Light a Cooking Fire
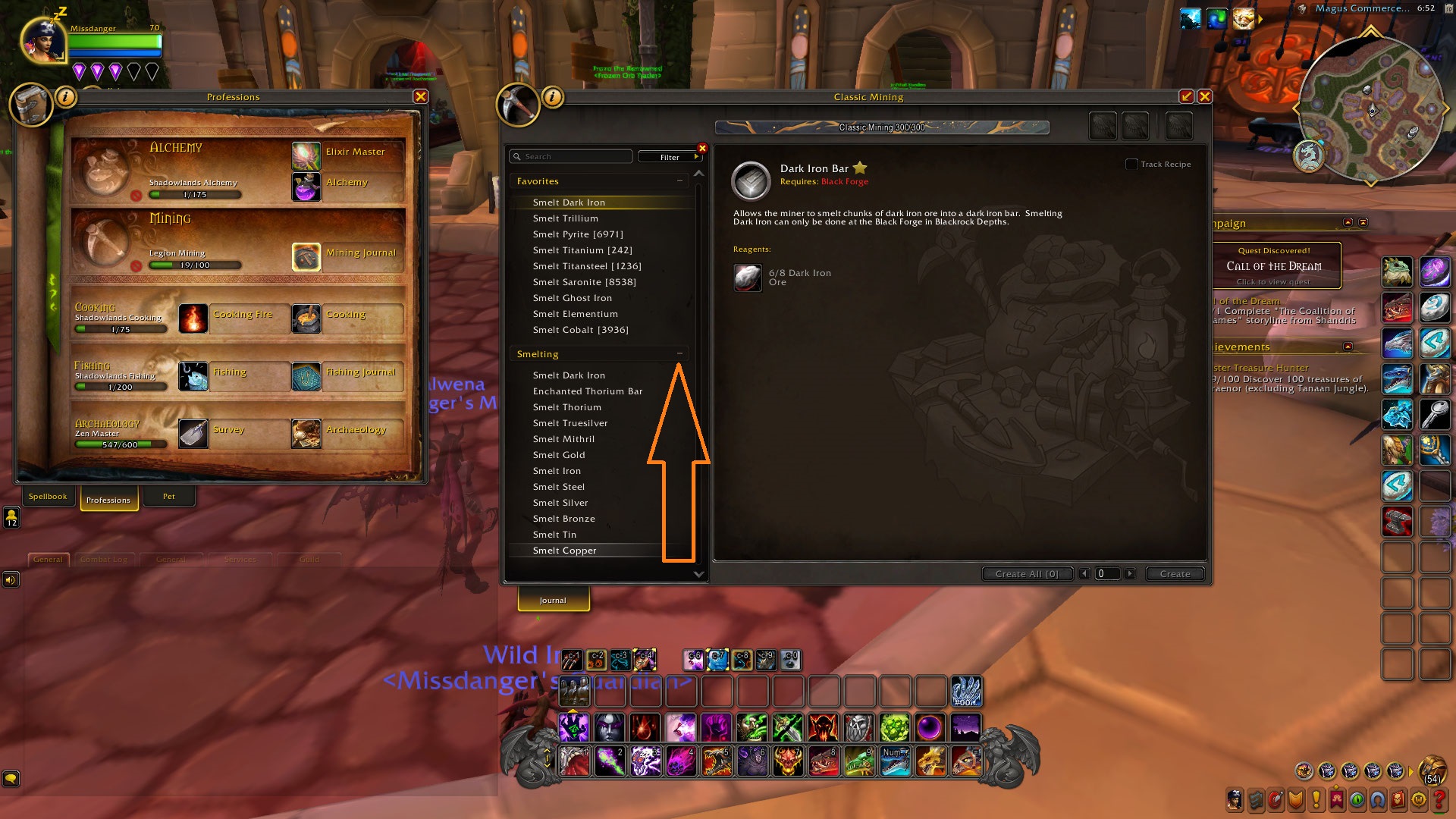The image size is (1456, 819). tap(193, 318)
